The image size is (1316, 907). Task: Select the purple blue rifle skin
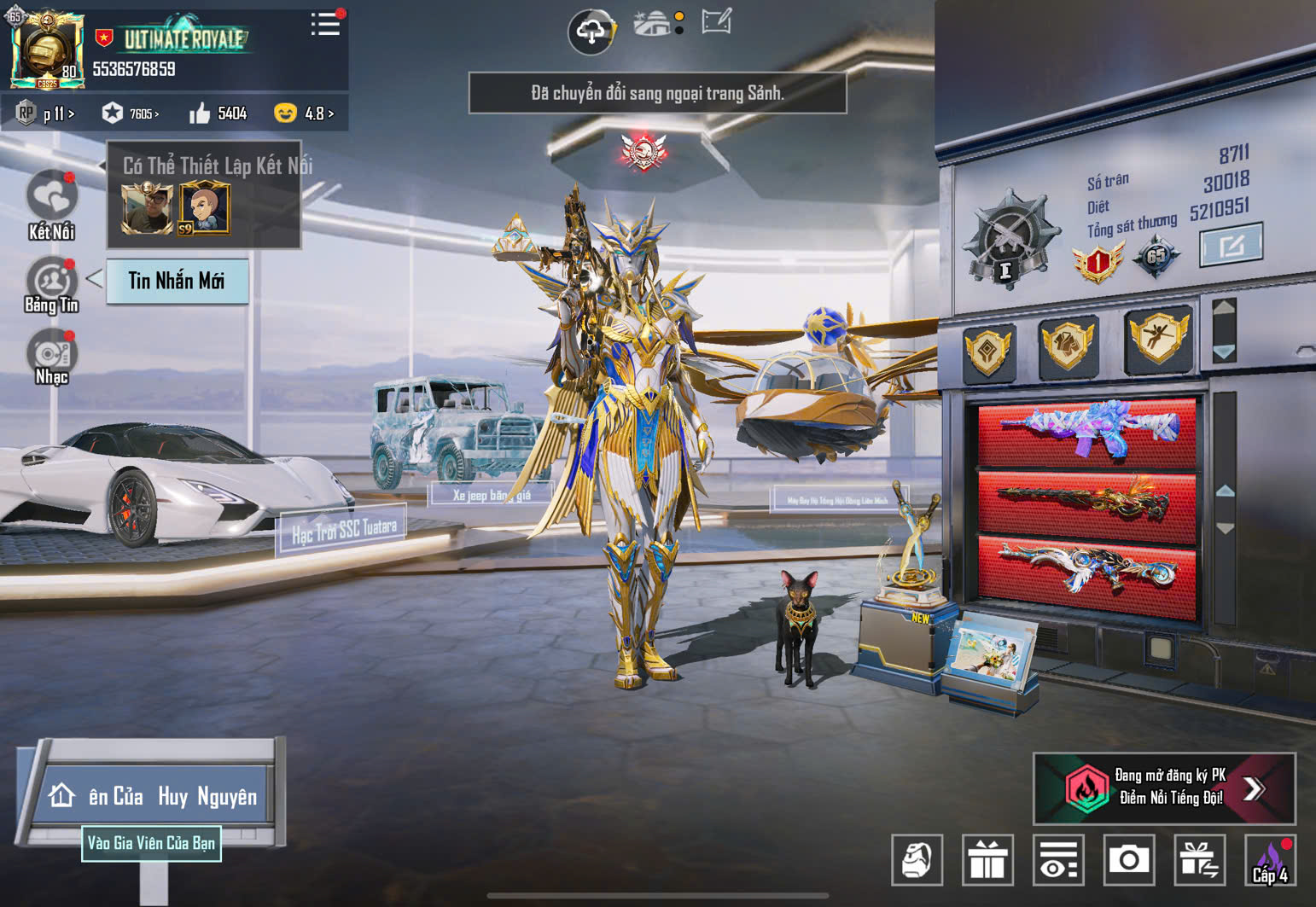[1086, 430]
